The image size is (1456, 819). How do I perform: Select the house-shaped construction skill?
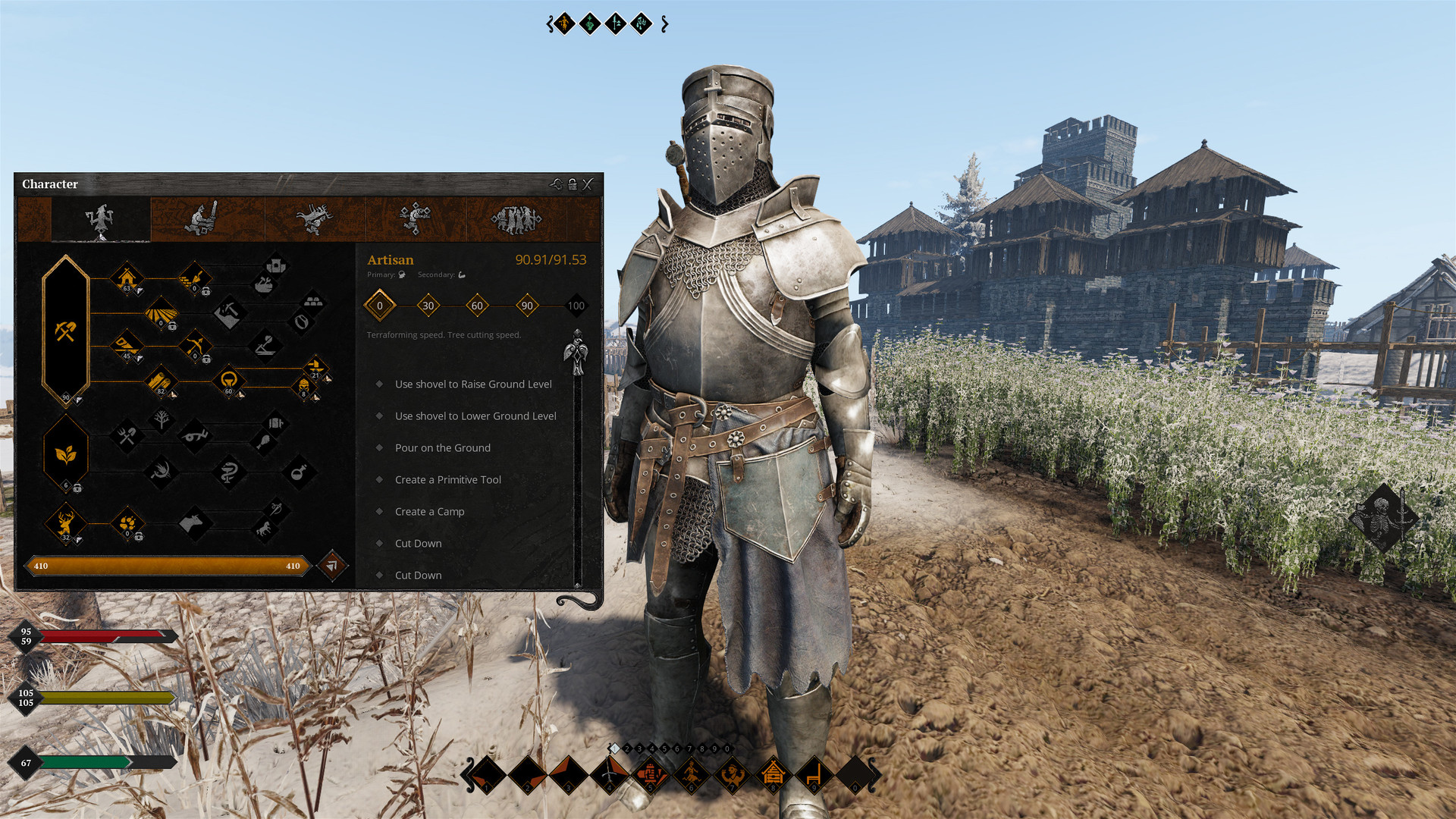[127, 278]
